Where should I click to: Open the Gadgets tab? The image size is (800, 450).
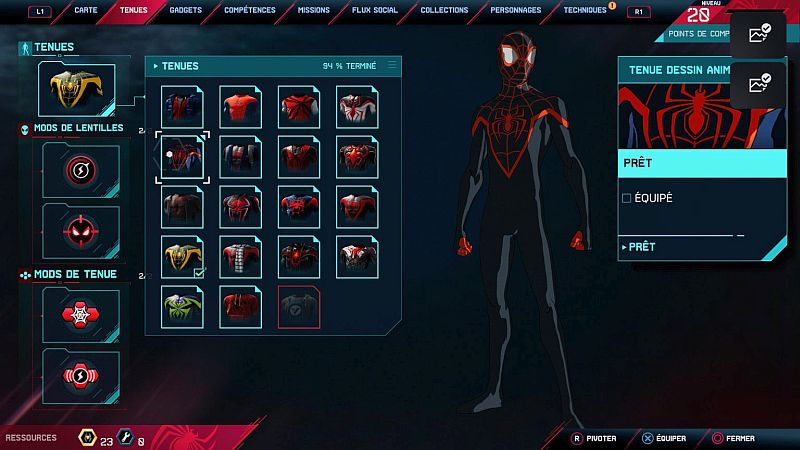[186, 10]
